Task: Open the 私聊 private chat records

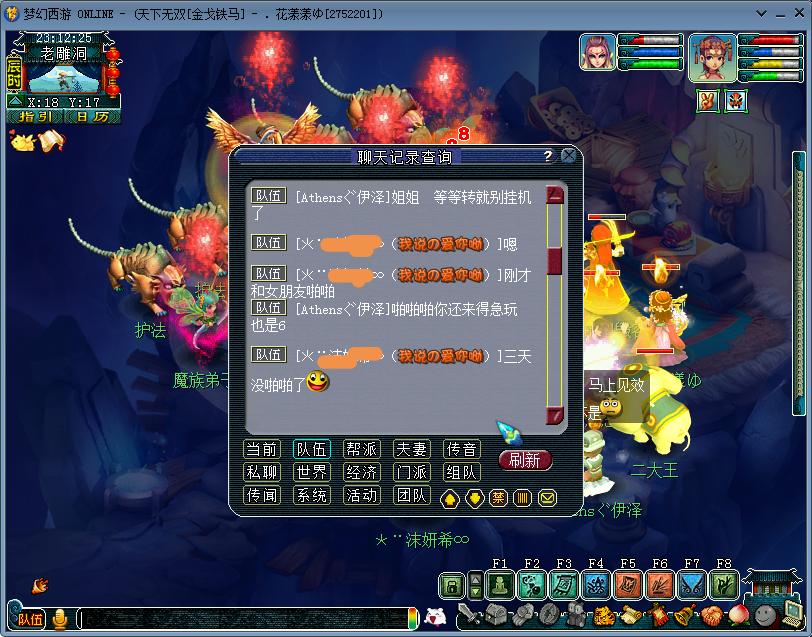Action: pyautogui.click(x=262, y=472)
